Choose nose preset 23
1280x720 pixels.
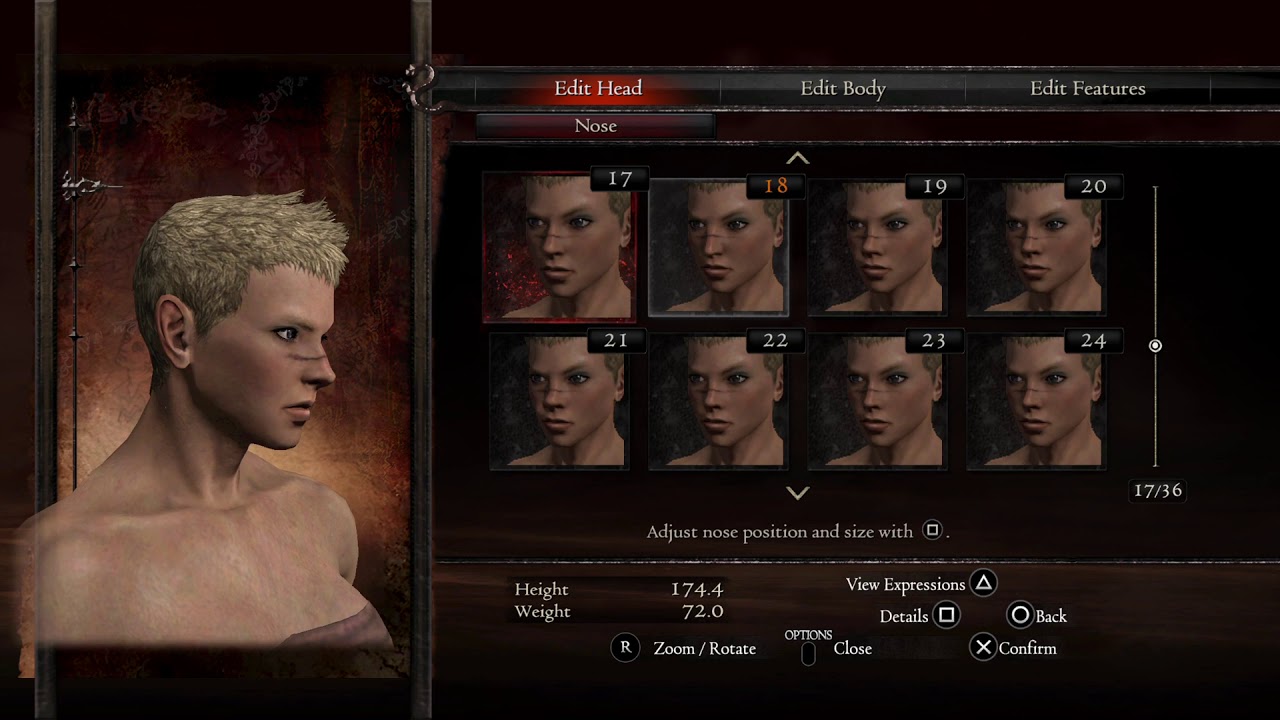(x=877, y=402)
